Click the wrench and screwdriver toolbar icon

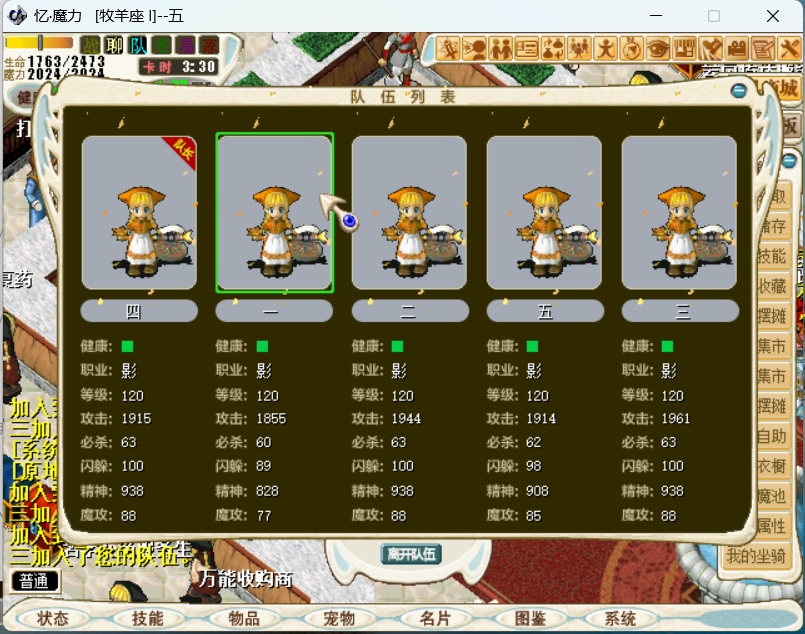coord(788,47)
